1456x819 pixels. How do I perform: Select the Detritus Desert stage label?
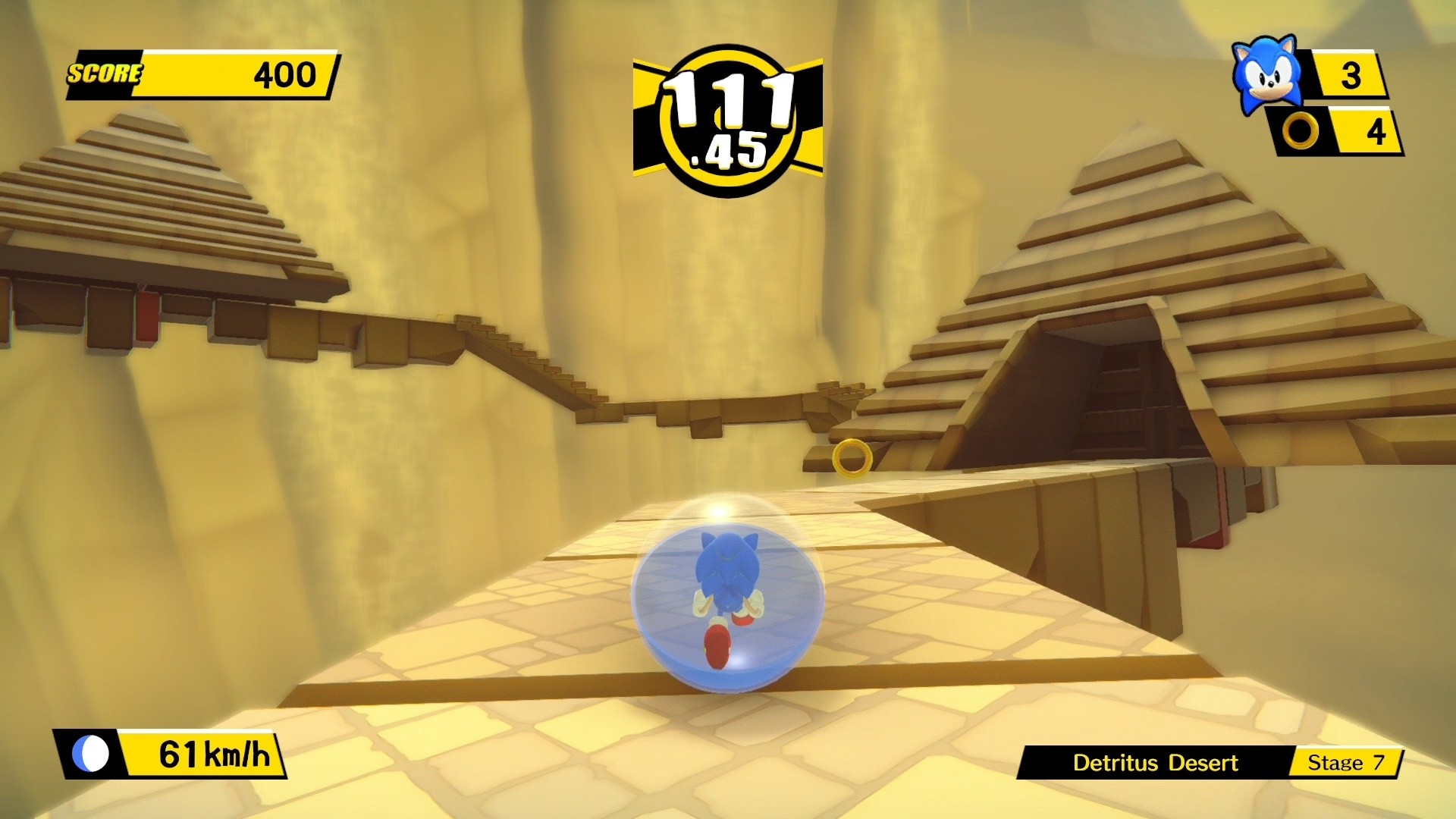1156,763
